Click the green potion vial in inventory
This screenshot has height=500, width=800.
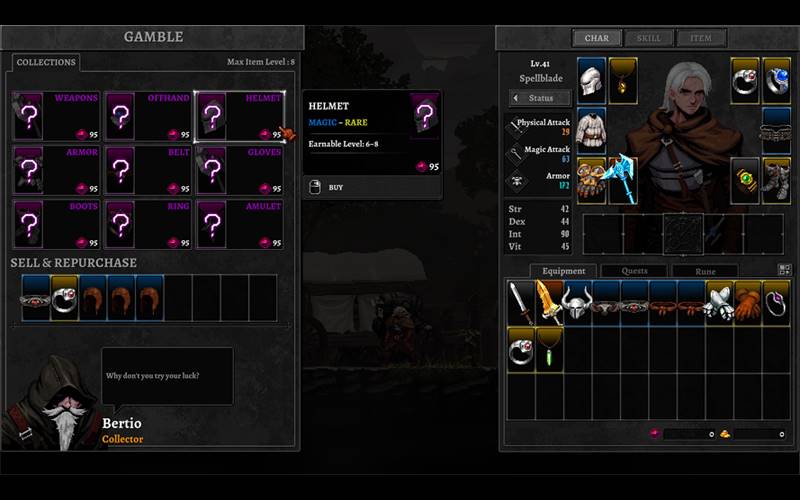tap(549, 348)
